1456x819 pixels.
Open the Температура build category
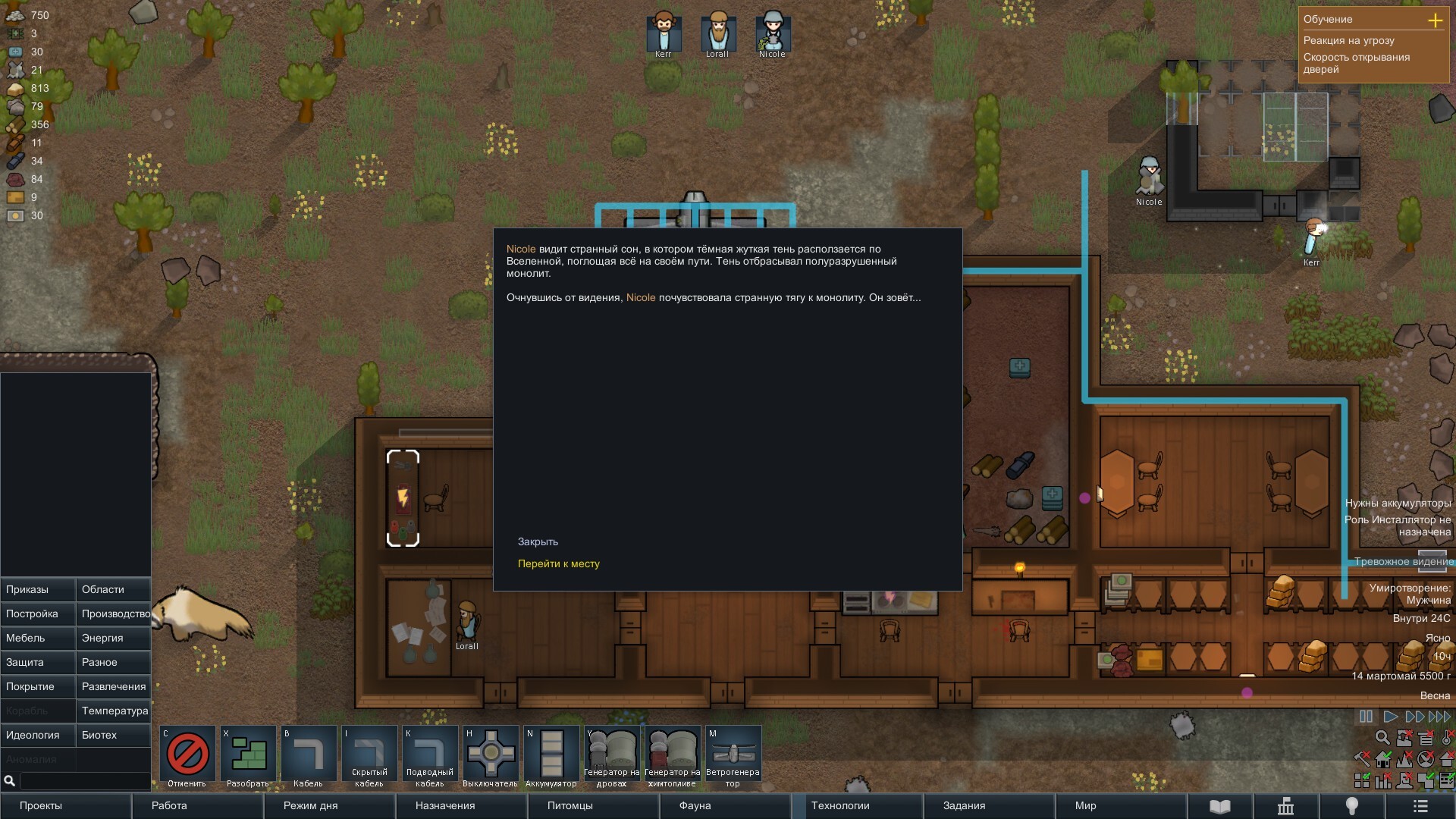click(114, 711)
